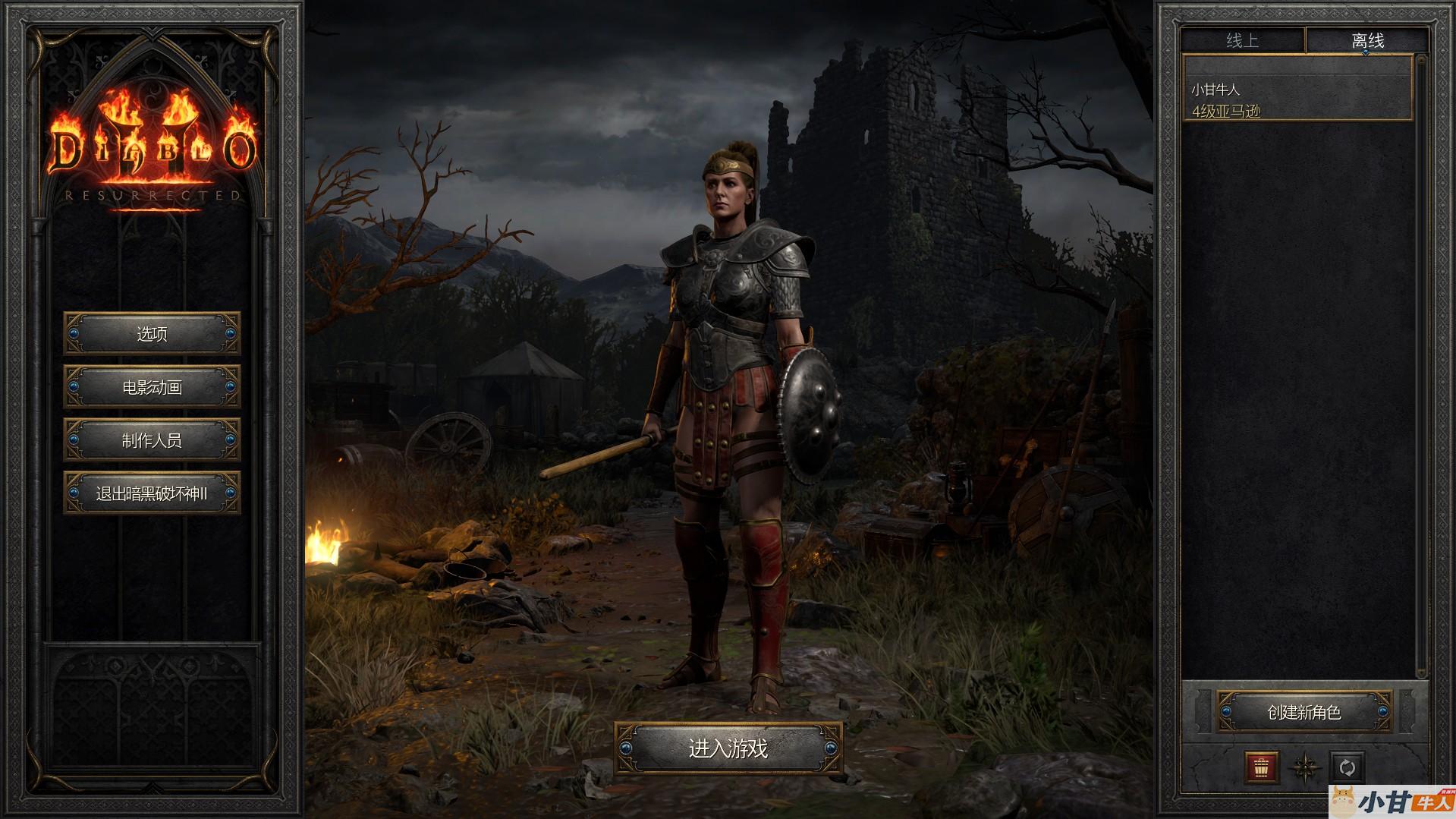Click the circular arrows refresh icon

[1348, 767]
